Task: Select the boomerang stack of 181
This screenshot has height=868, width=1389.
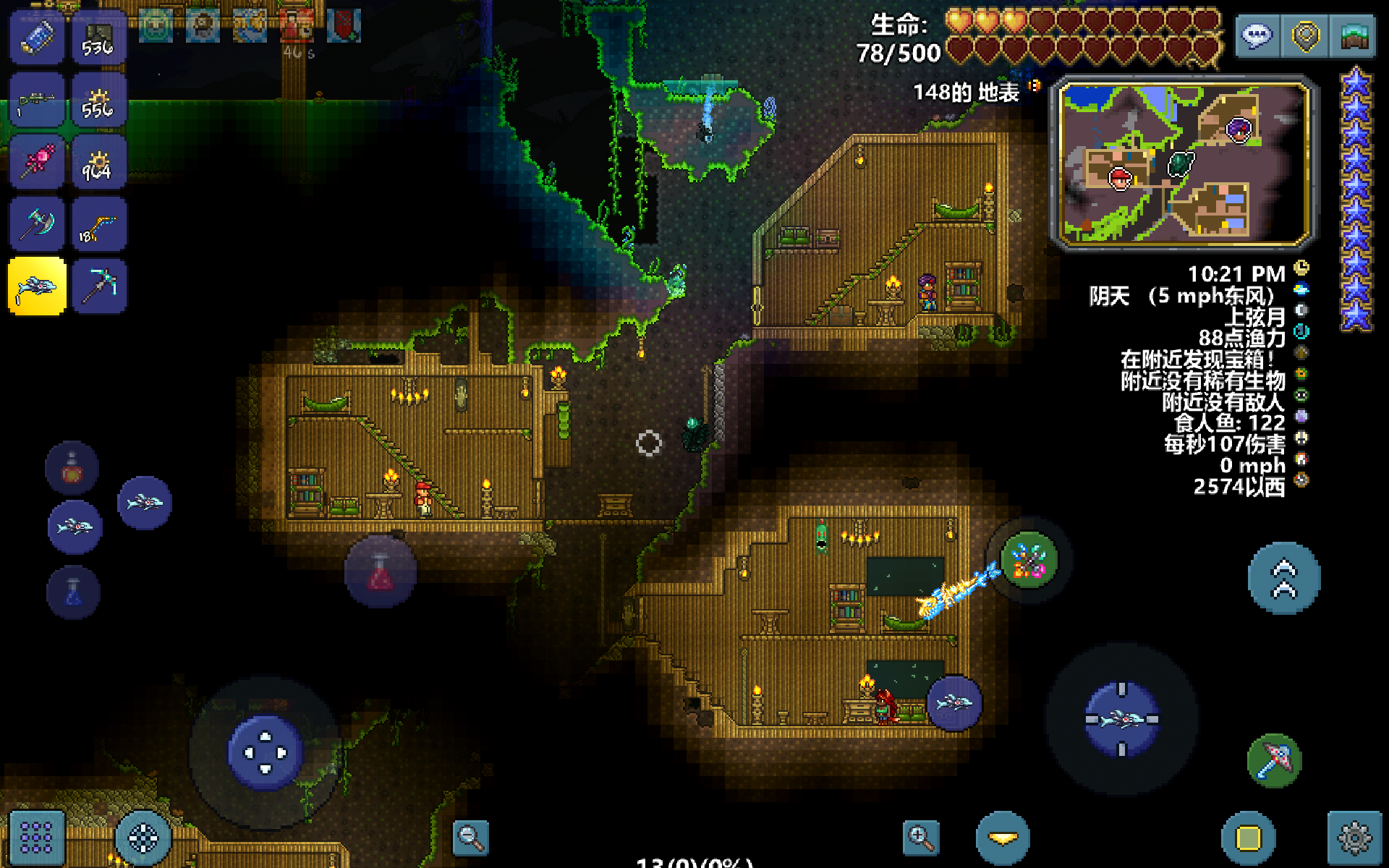Action: (x=99, y=225)
